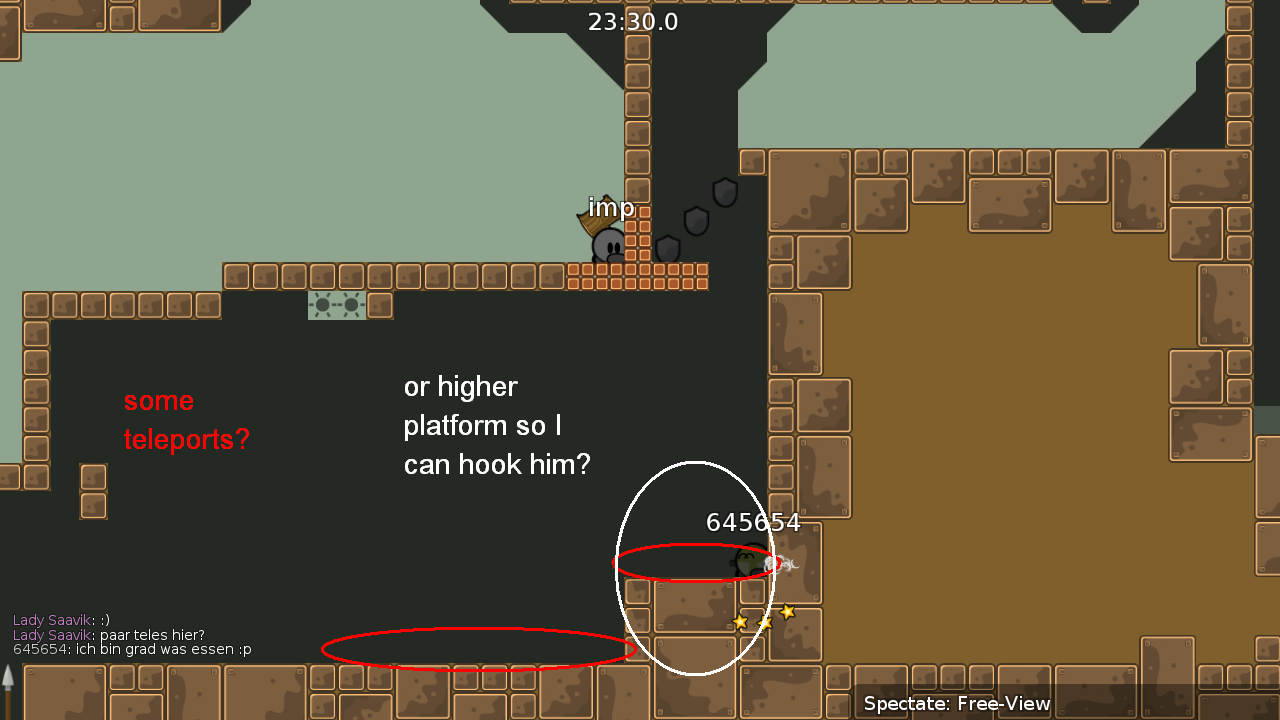Image resolution: width=1280 pixels, height=720 pixels.
Task: Click the green teleporter tile on the platform
Action: pyautogui.click(x=339, y=305)
